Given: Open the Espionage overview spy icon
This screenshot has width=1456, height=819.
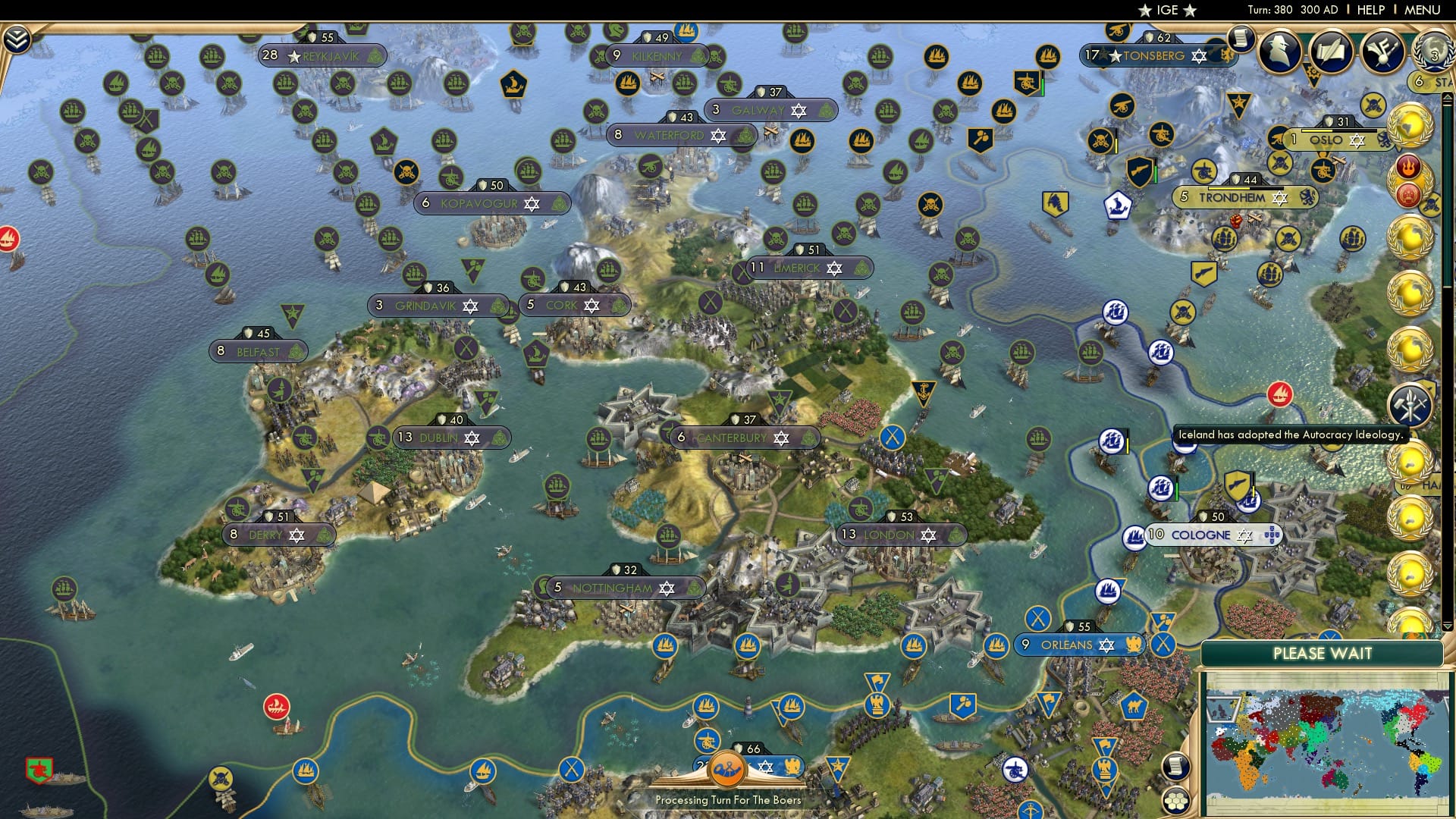Looking at the screenshot, I should (1279, 51).
